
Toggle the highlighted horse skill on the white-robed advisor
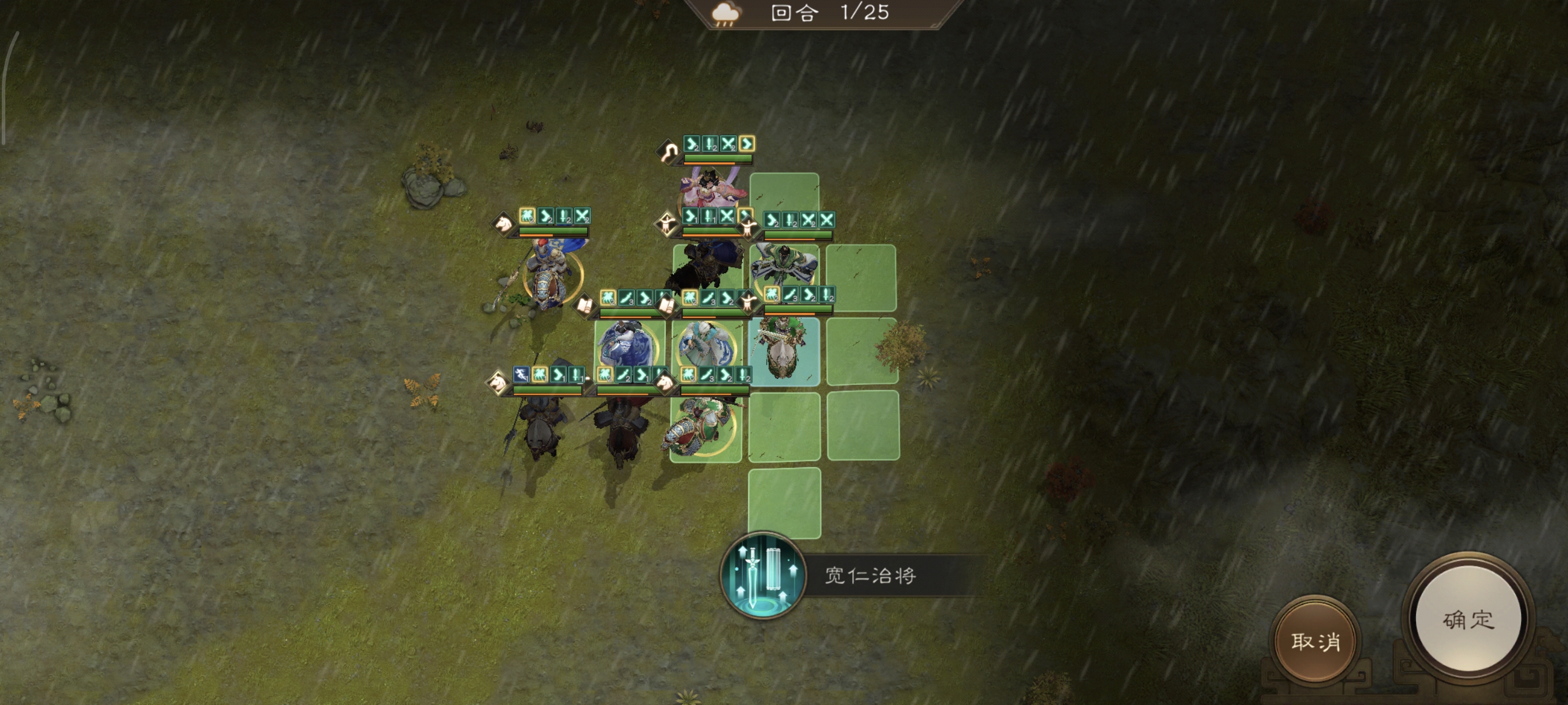(x=691, y=297)
